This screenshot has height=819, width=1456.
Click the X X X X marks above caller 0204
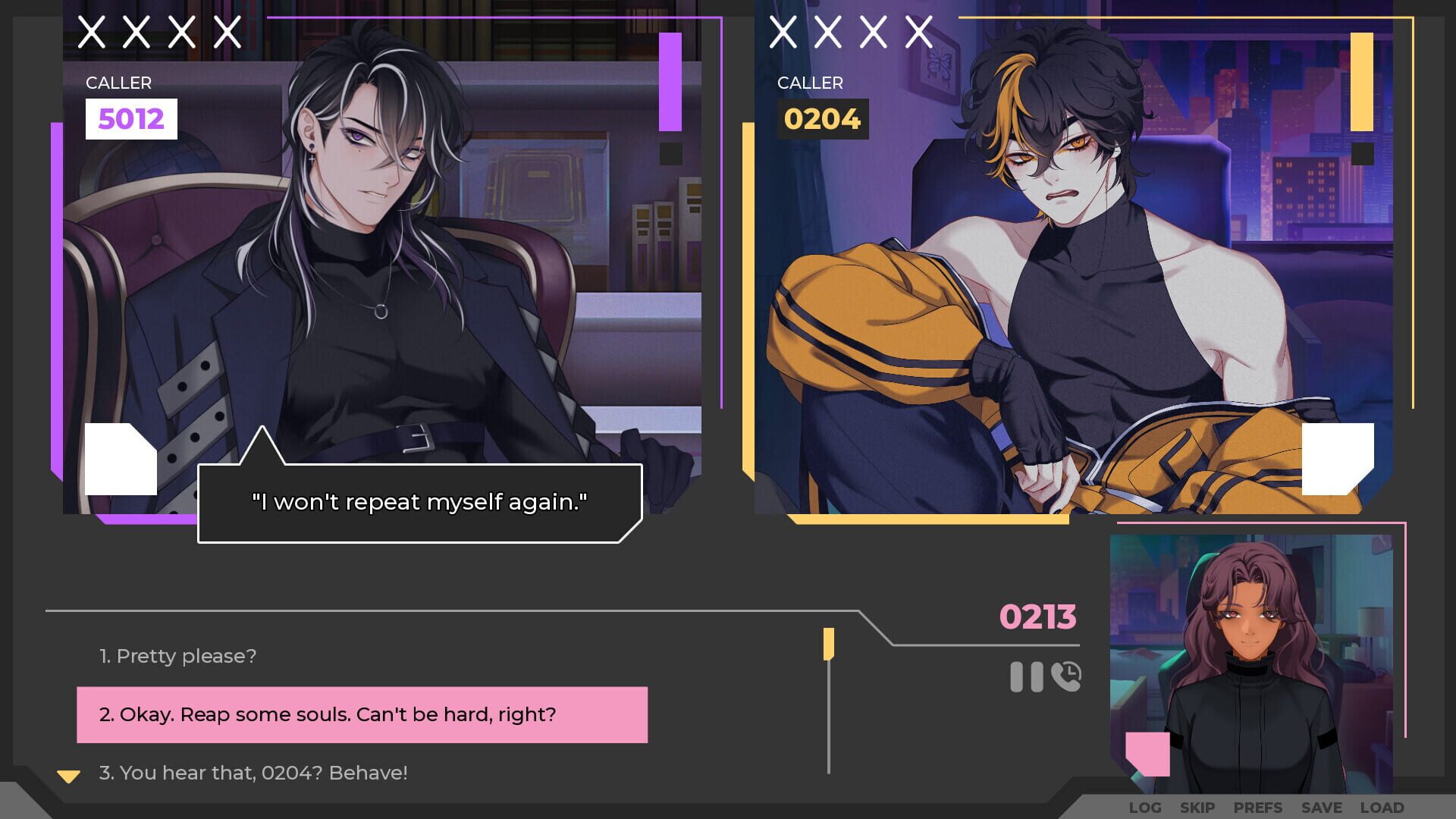pos(849,32)
